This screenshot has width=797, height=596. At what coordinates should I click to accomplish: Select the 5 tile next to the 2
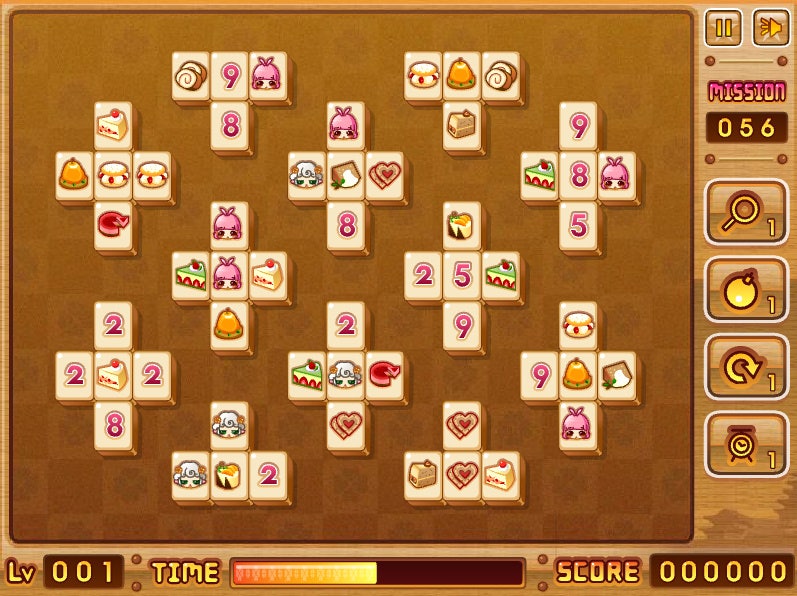tap(461, 275)
